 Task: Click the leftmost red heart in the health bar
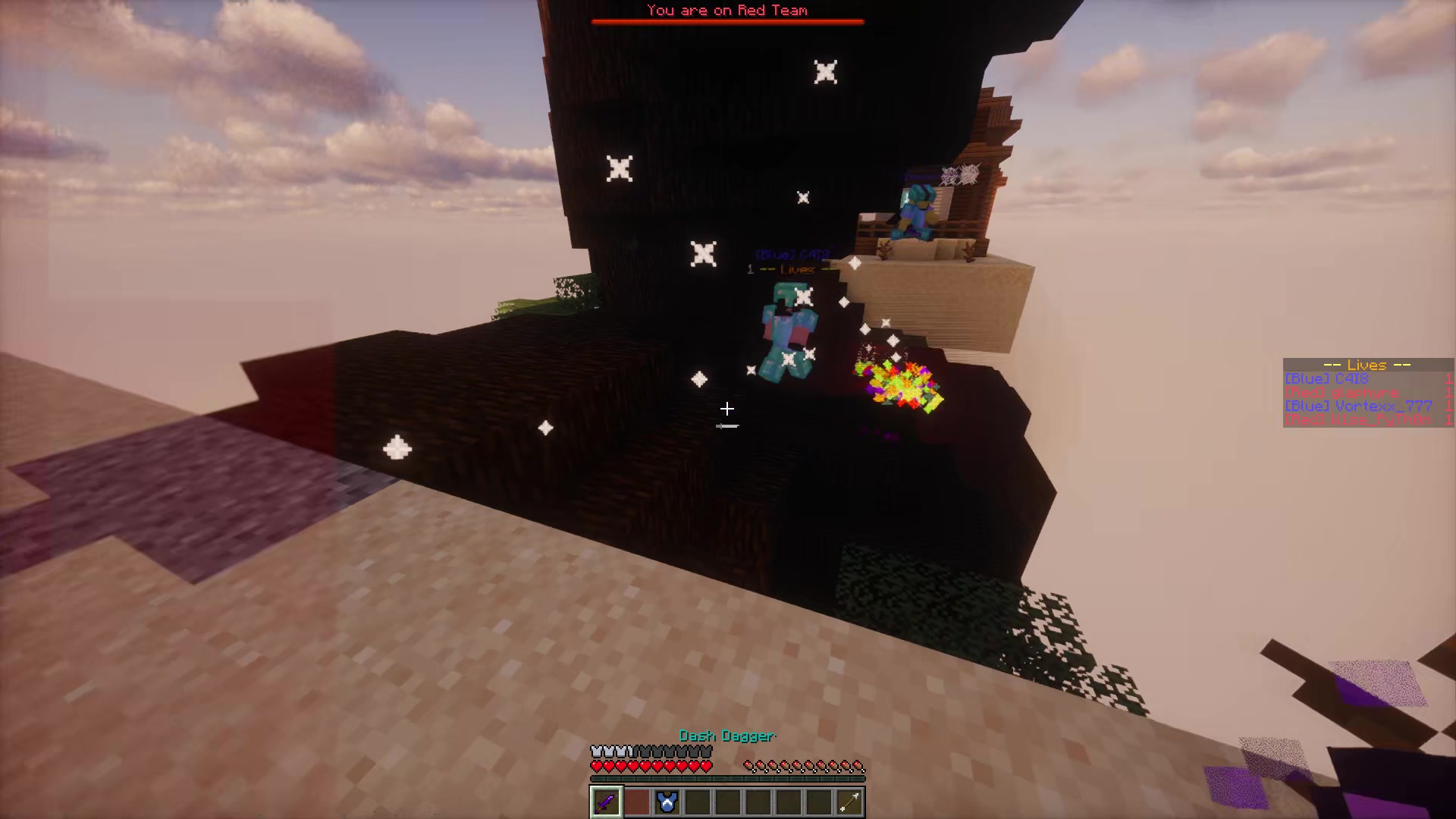tap(597, 766)
